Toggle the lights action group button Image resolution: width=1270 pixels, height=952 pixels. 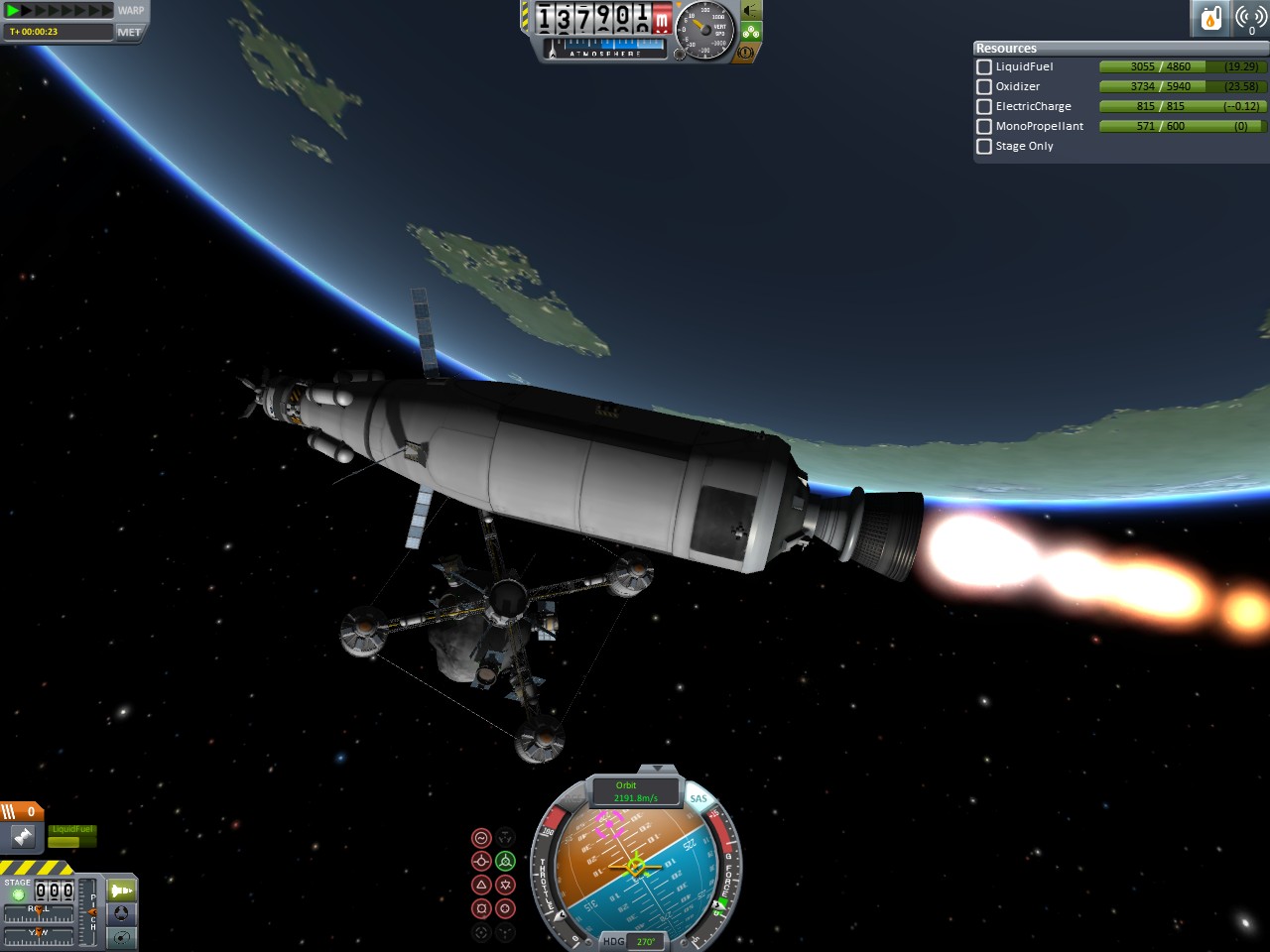[751, 10]
